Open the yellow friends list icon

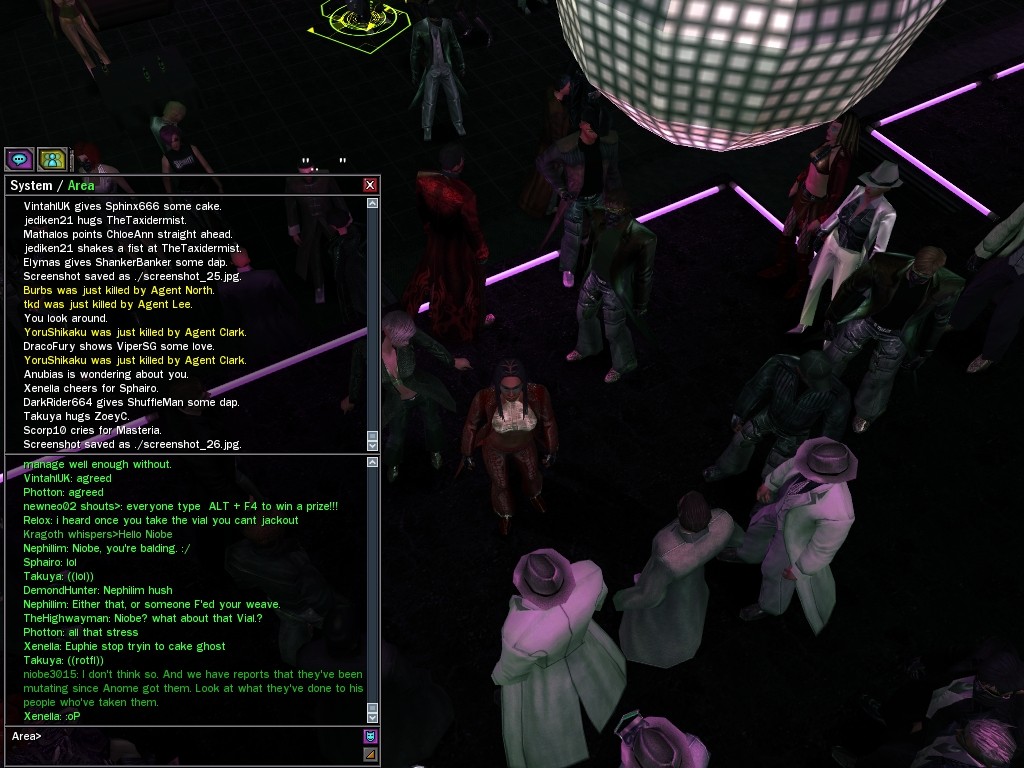[52, 159]
